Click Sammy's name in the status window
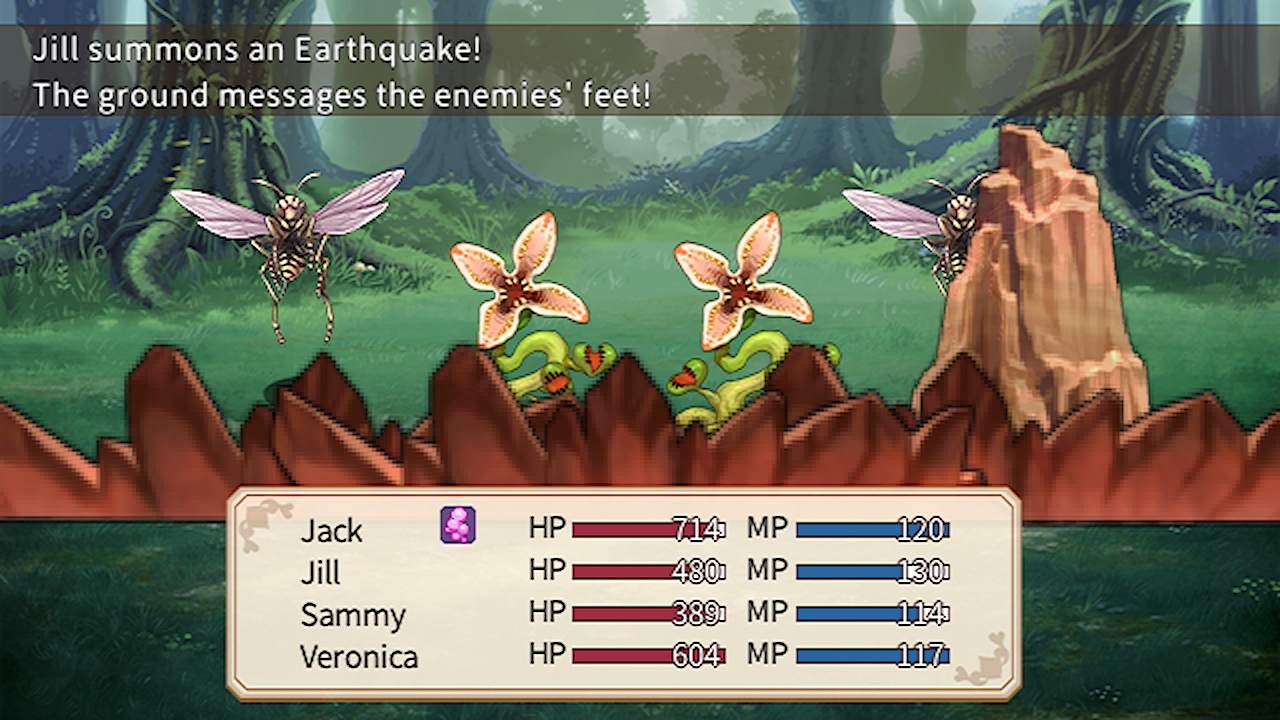 pos(352,615)
